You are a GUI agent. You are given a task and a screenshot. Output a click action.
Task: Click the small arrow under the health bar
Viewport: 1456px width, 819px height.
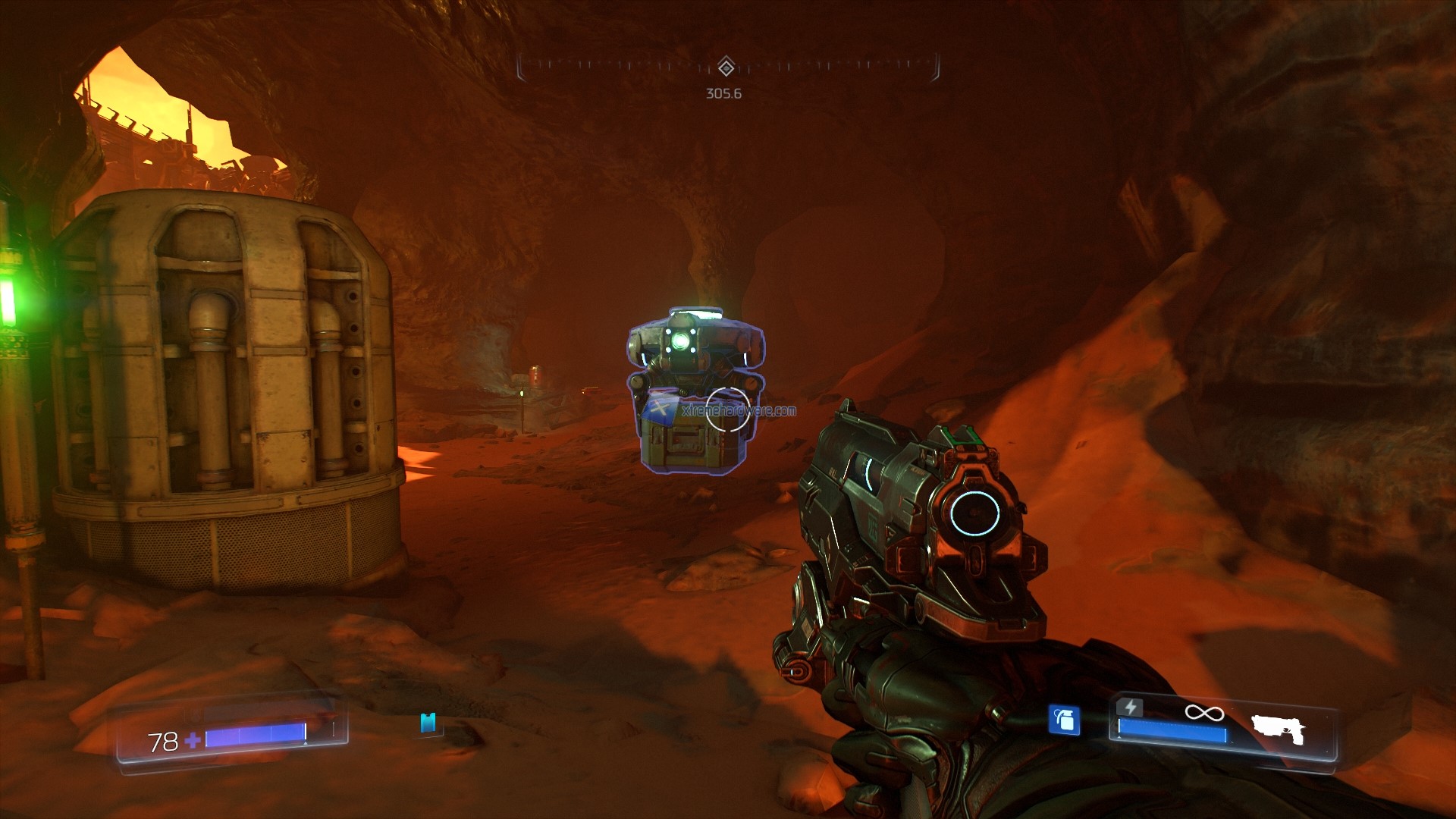click(304, 743)
